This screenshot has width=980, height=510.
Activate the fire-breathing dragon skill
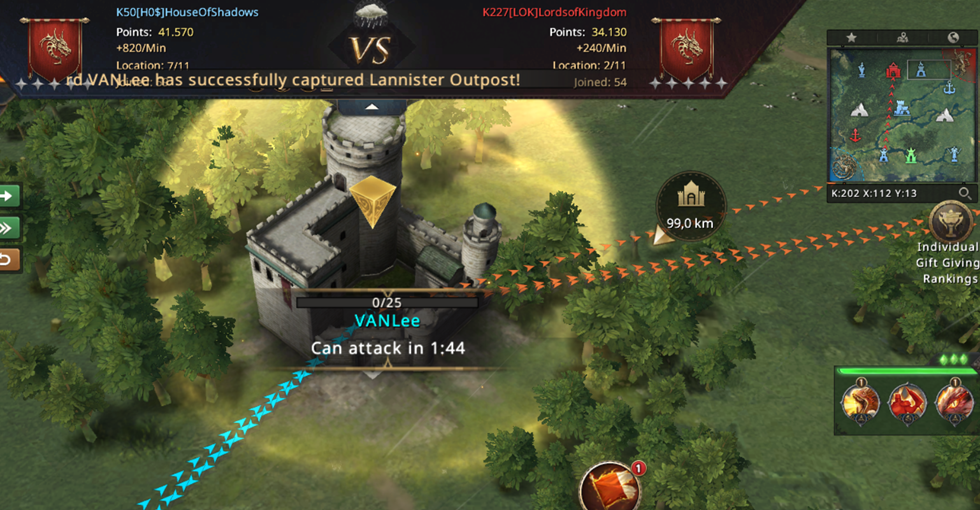[x=858, y=402]
